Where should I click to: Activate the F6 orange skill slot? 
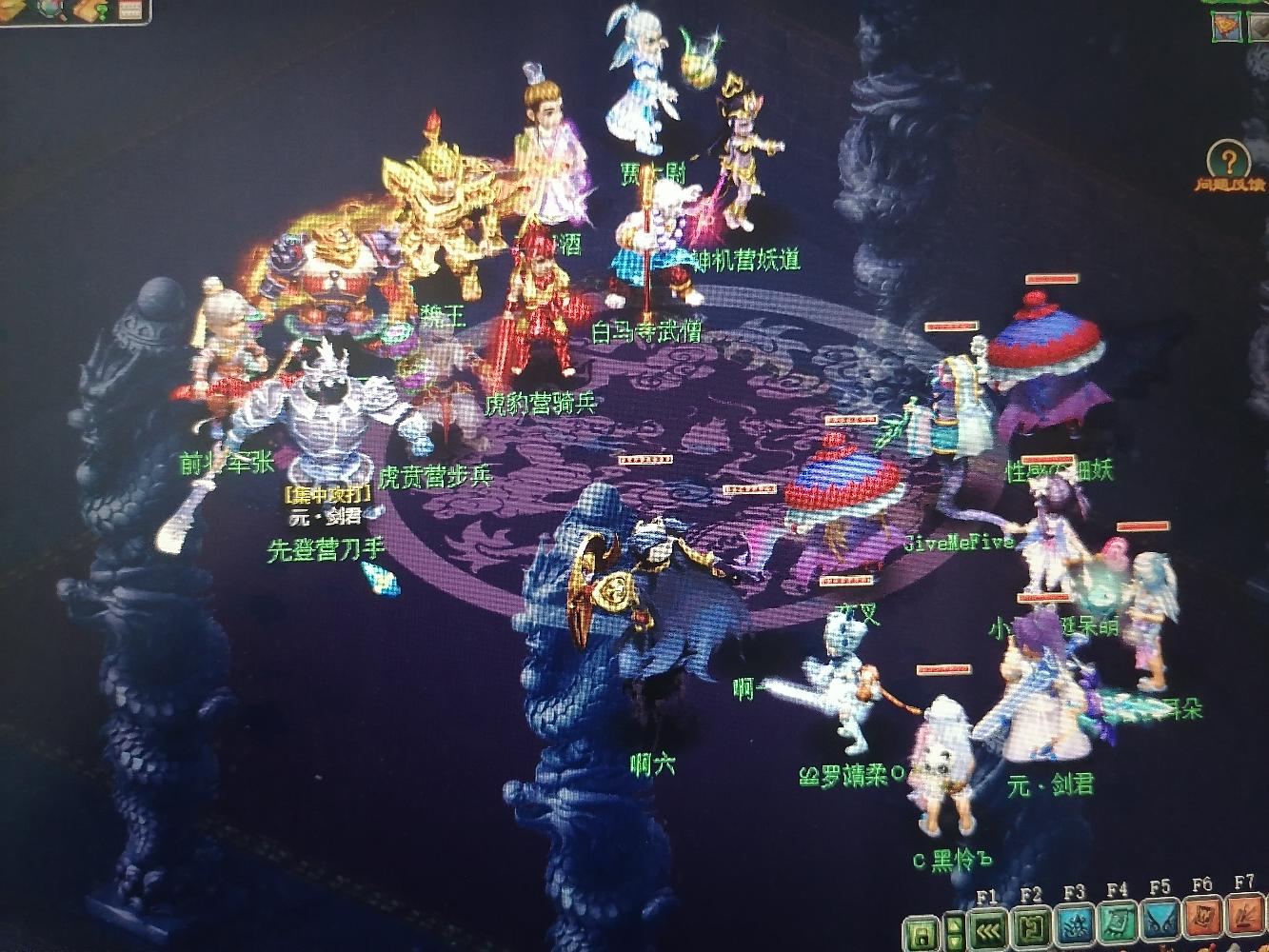point(1203,923)
